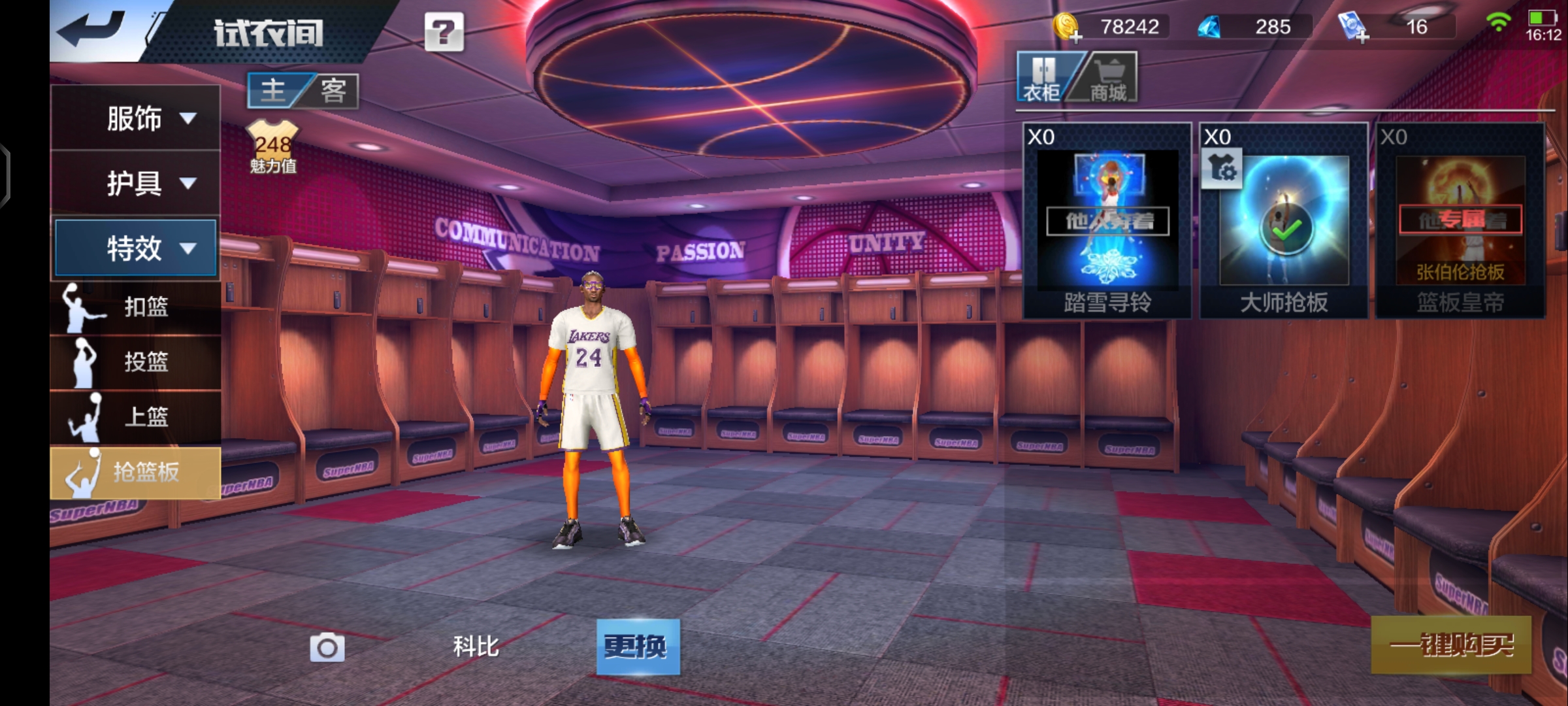Choose the 踏雪寻铃 effect card
Screen dimensions: 1568x706
coord(1107,221)
